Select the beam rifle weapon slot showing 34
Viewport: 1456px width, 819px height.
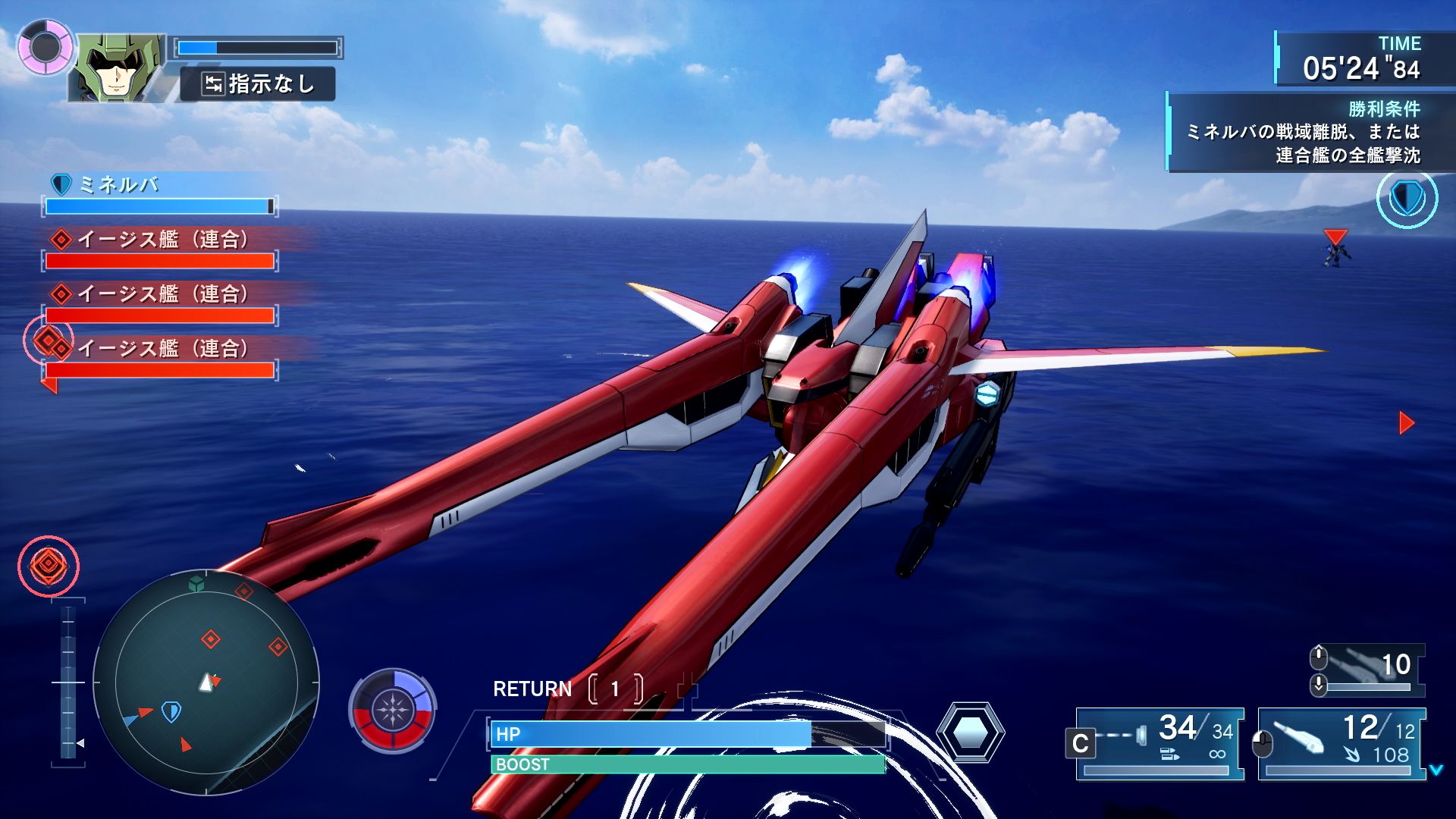(x=1160, y=743)
